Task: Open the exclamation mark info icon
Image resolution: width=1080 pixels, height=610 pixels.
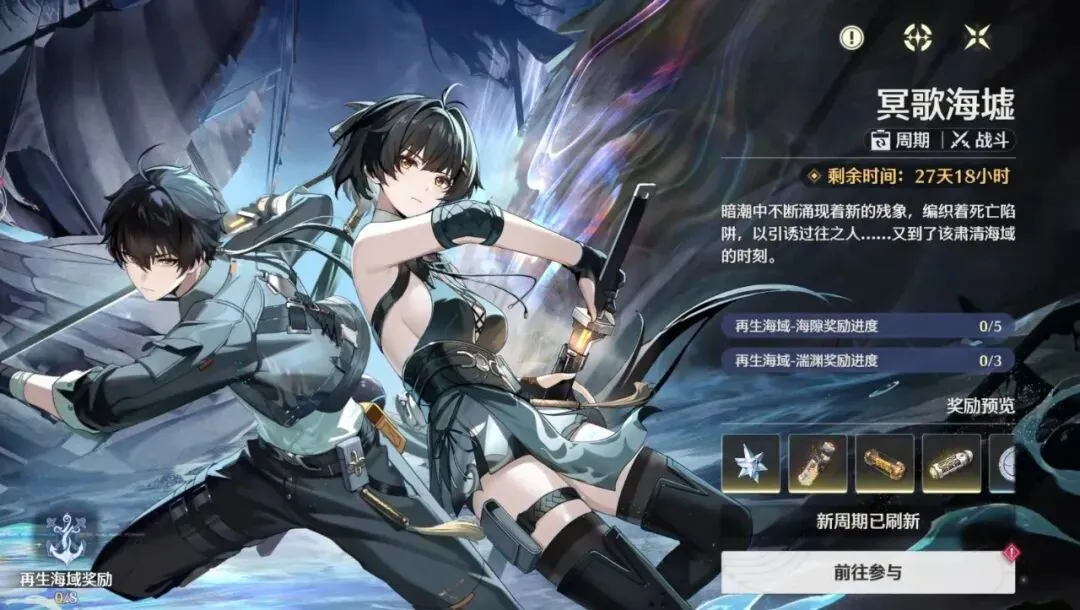Action: (x=851, y=38)
